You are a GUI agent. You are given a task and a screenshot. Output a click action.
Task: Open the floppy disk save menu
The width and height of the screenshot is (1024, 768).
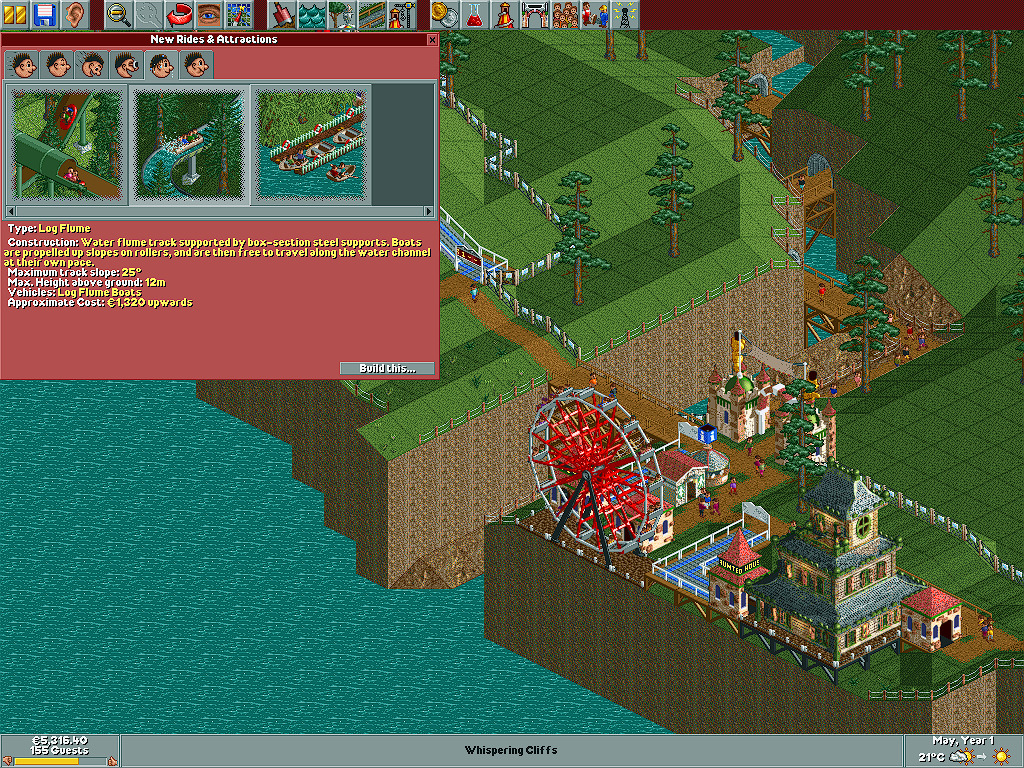[x=45, y=15]
